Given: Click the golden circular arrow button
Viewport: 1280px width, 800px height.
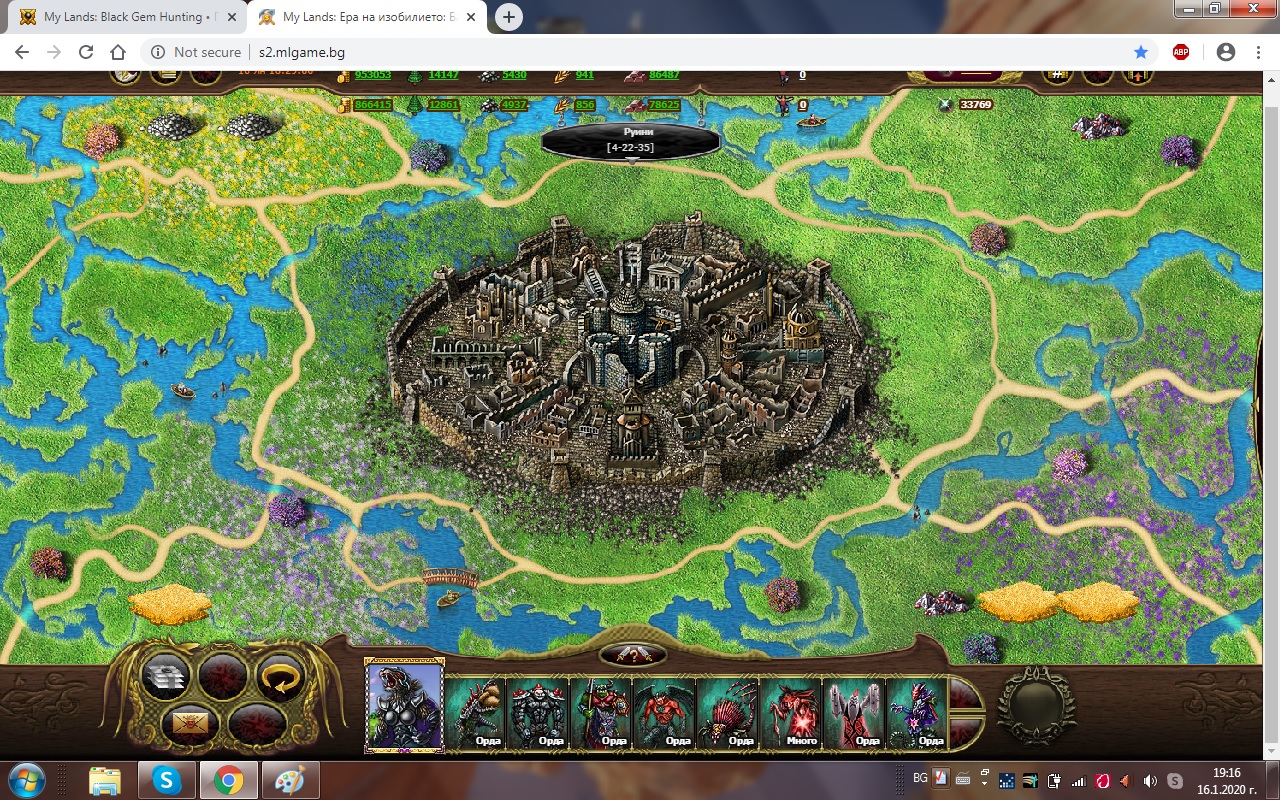Looking at the screenshot, I should click(280, 677).
